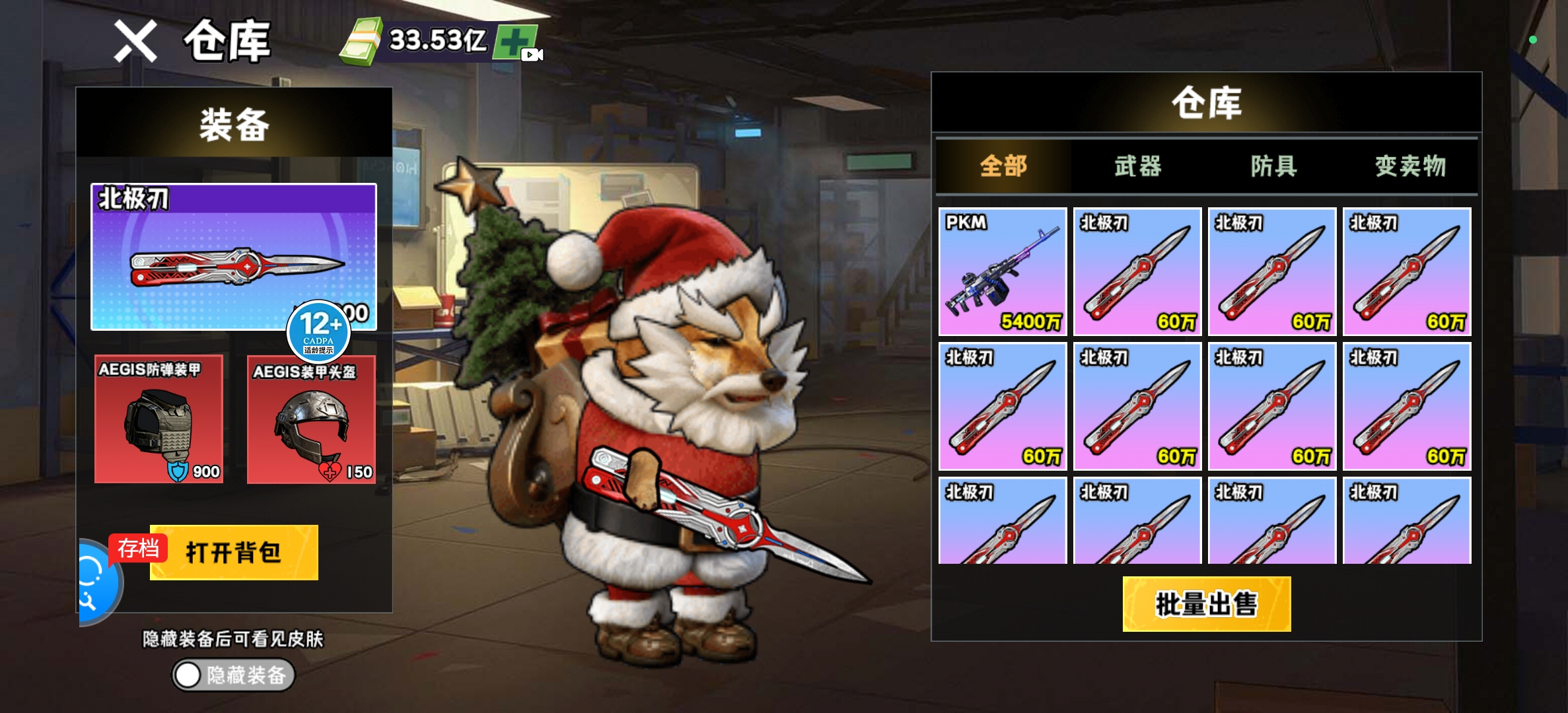1568x713 pixels.
Task: Close the warehouse screen with the X
Action: [135, 41]
